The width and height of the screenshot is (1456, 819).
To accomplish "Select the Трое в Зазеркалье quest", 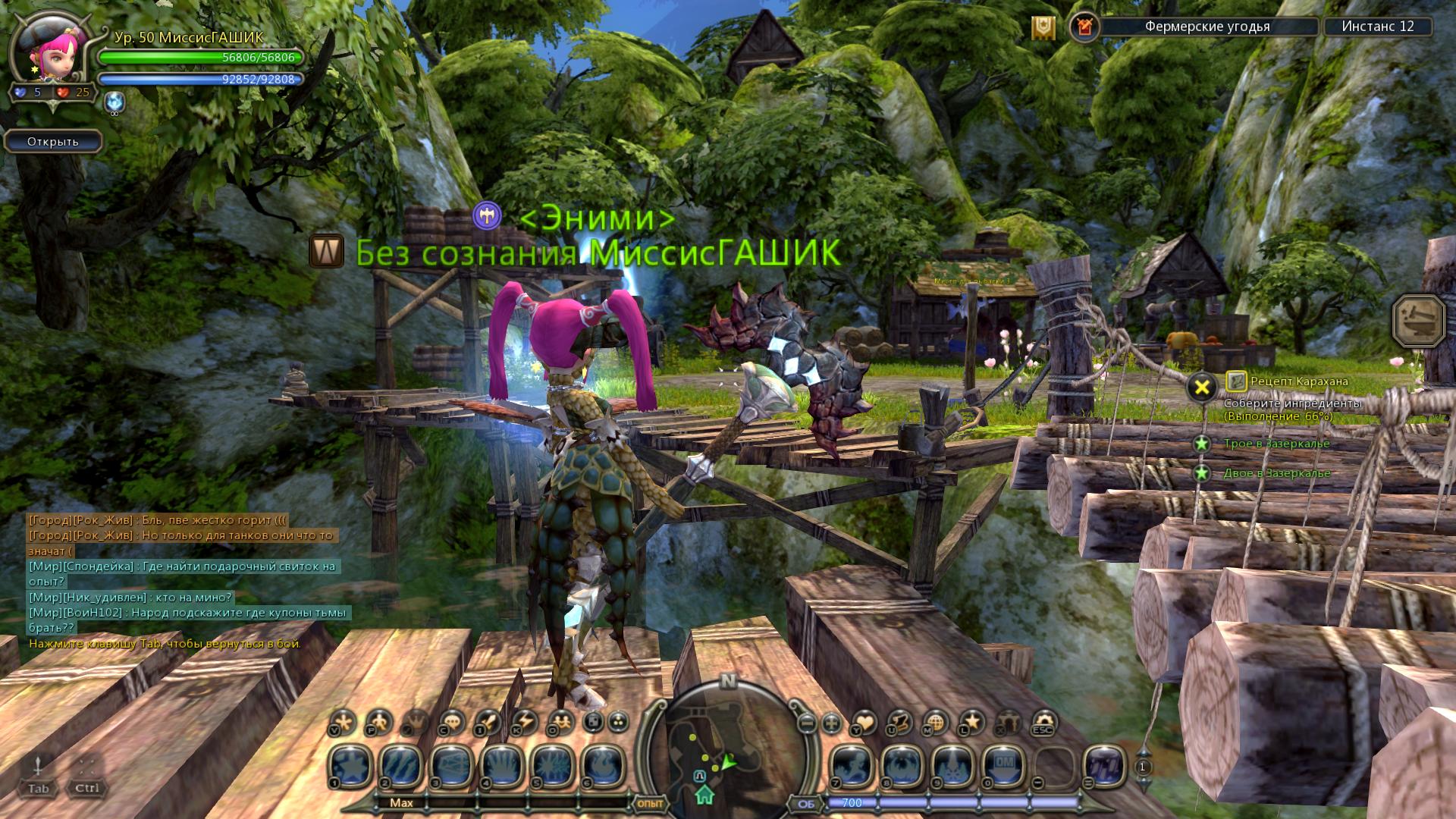I will click(1276, 444).
